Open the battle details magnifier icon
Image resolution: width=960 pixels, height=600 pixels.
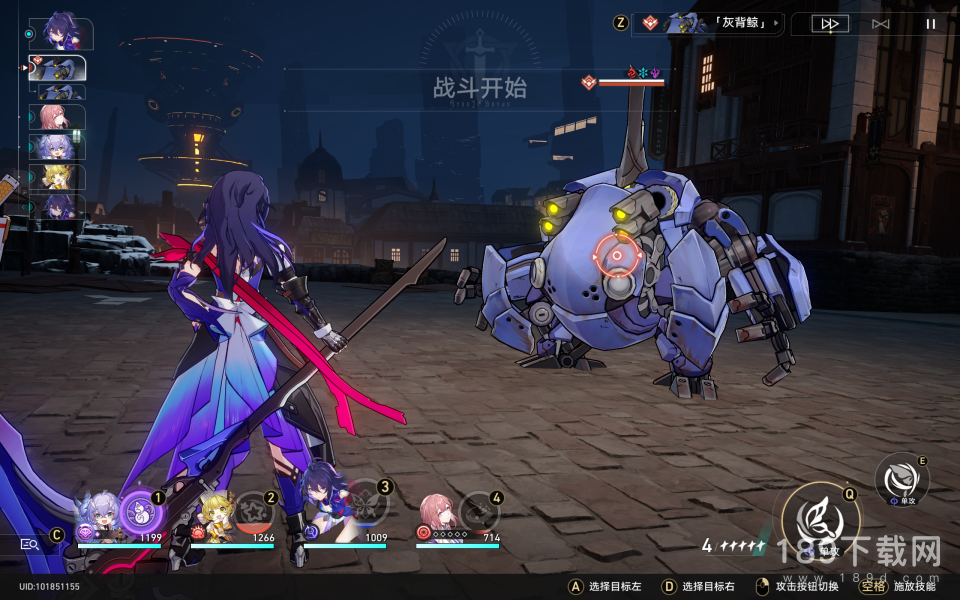click(x=29, y=544)
